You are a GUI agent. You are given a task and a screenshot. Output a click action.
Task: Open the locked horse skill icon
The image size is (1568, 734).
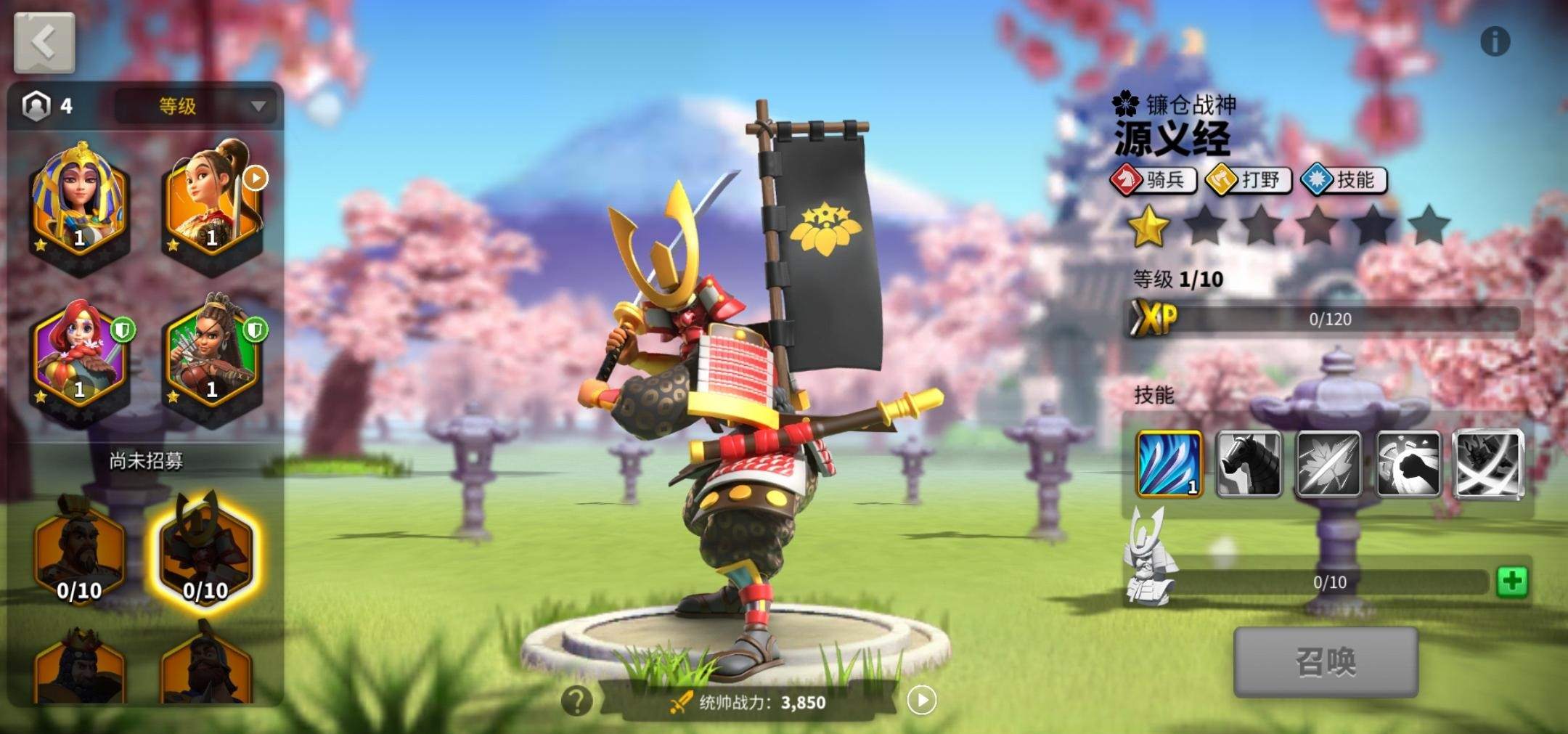point(1250,462)
